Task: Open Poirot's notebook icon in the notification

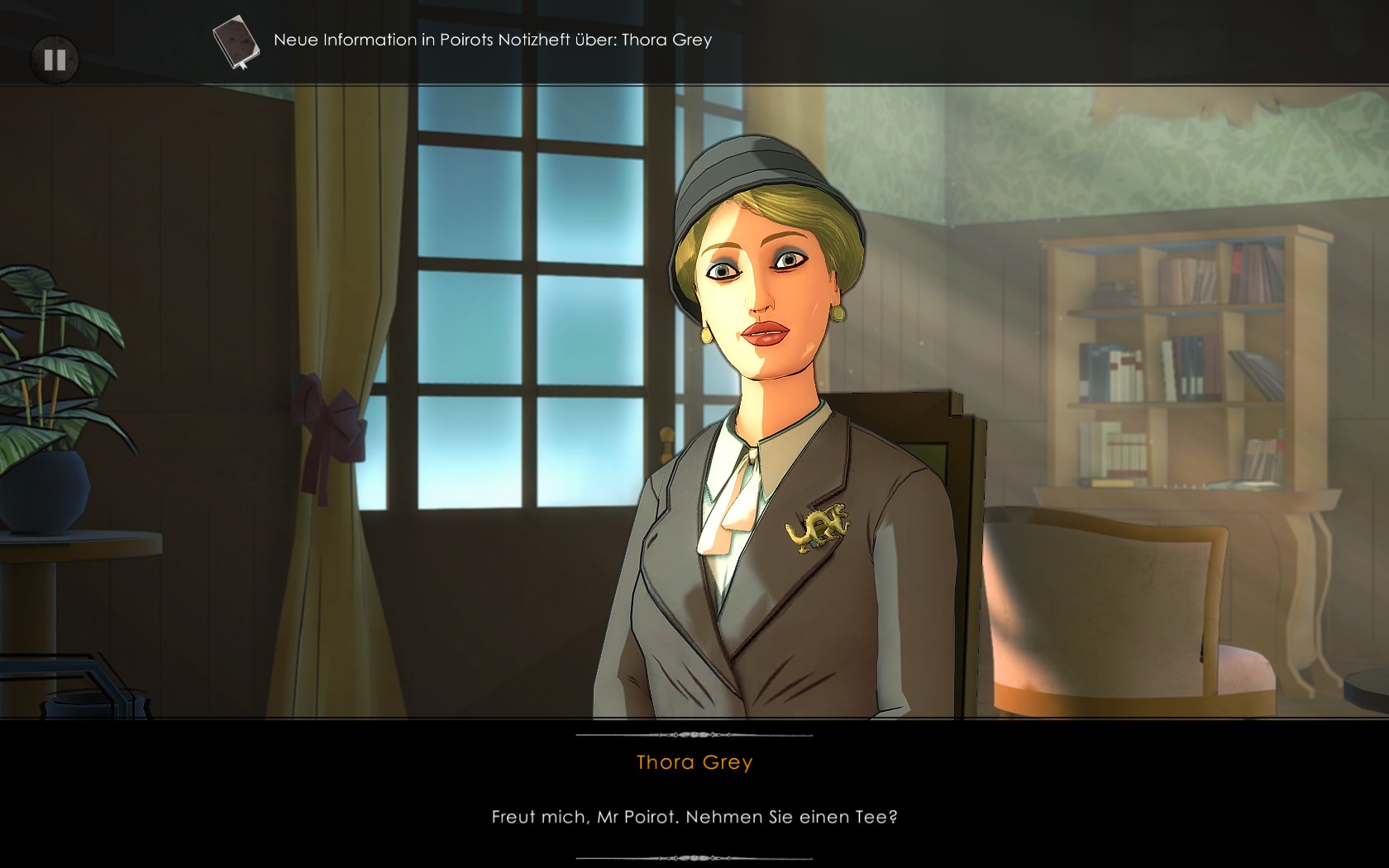Action: tap(235, 41)
